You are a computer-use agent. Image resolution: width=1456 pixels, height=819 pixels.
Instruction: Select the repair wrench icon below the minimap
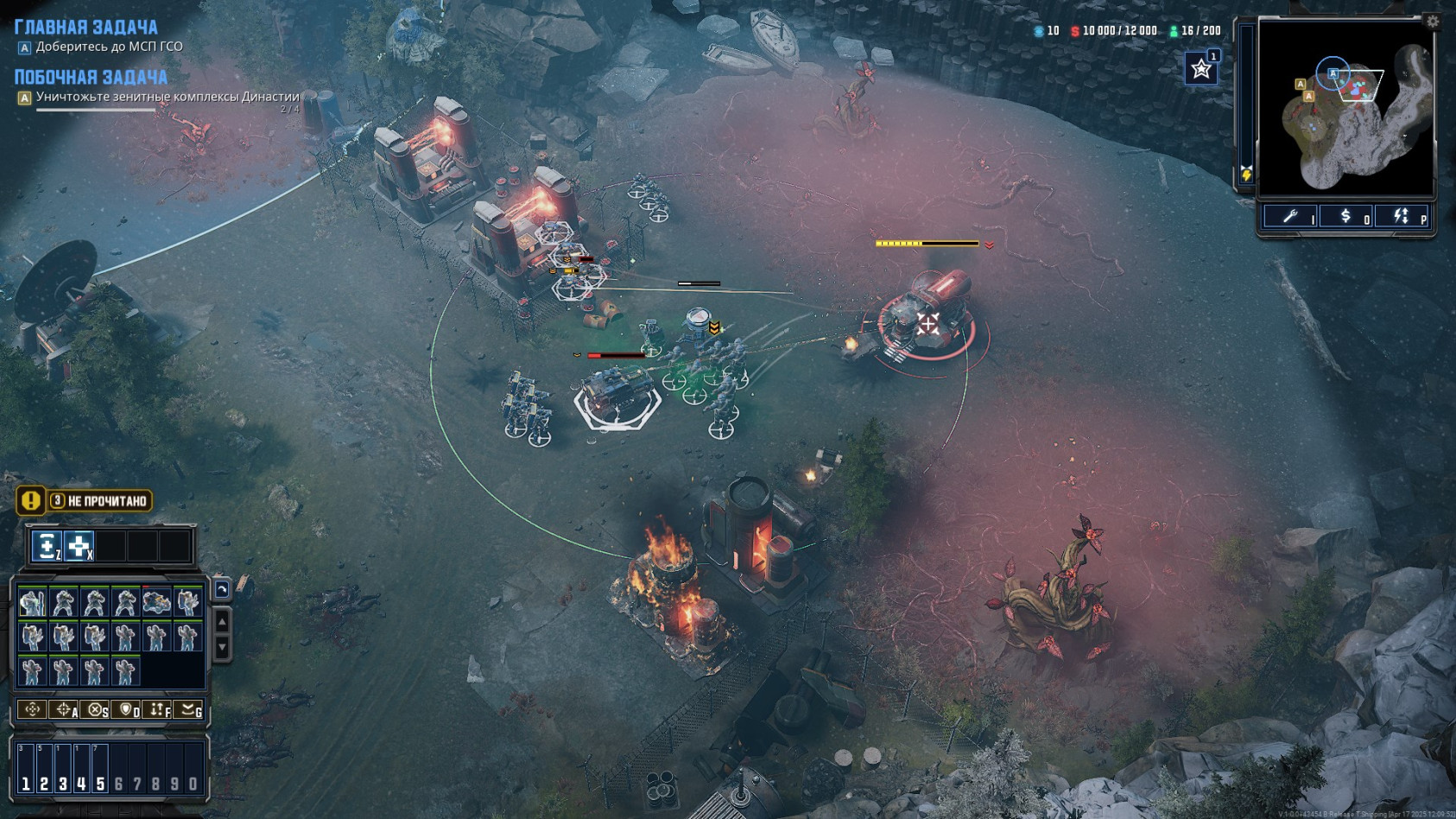[x=1290, y=215]
